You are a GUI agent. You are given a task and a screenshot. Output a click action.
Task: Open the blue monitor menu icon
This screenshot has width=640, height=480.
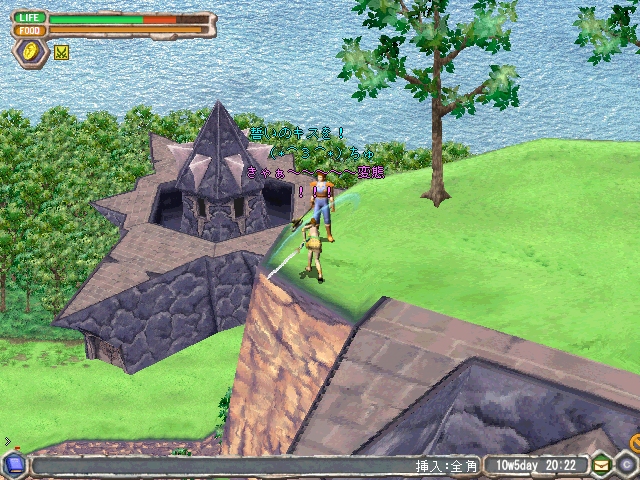click(x=14, y=464)
